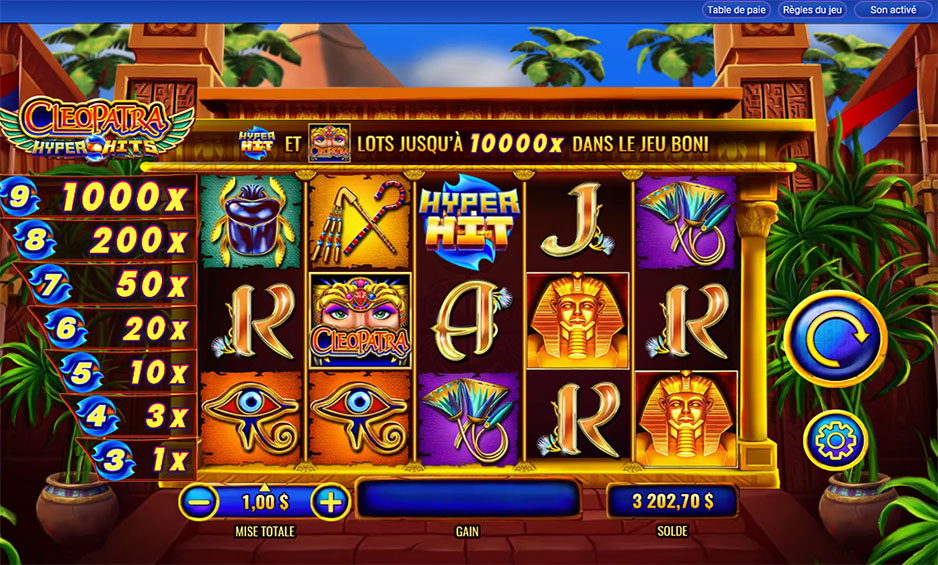Increase total bet with the plus button
The width and height of the screenshot is (938, 565).
point(330,501)
